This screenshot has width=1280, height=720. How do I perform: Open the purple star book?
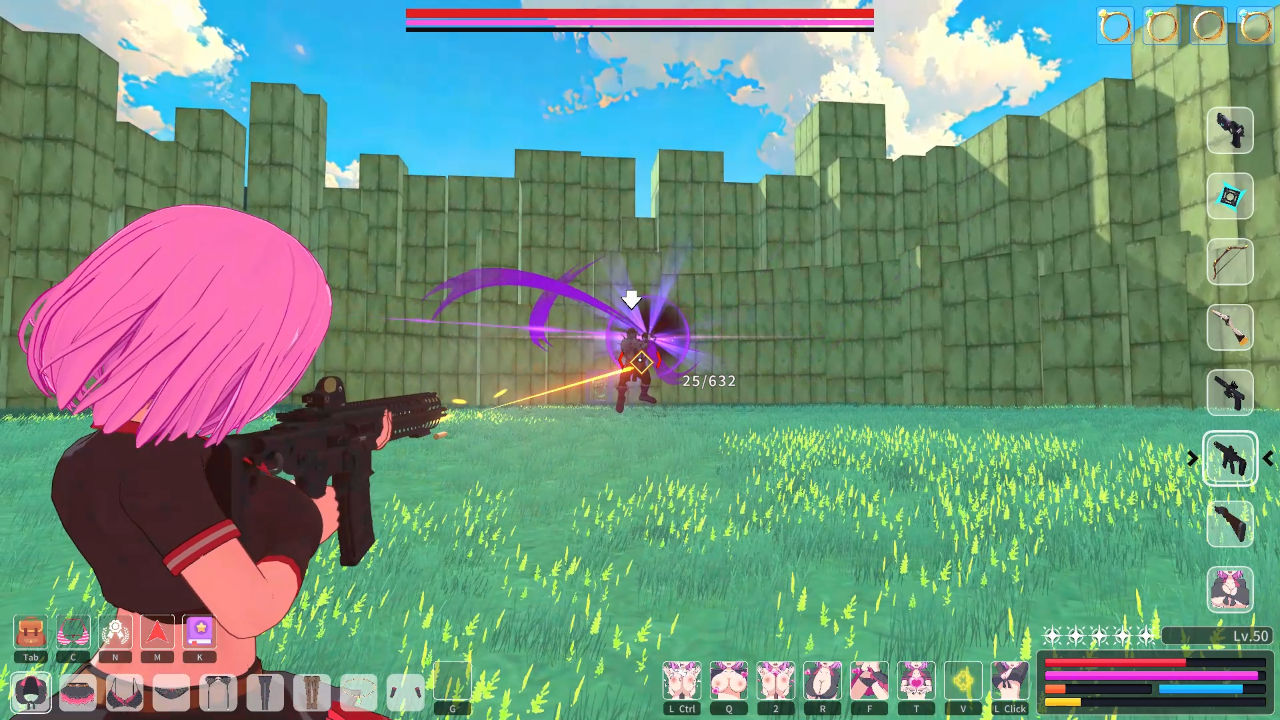[x=200, y=632]
